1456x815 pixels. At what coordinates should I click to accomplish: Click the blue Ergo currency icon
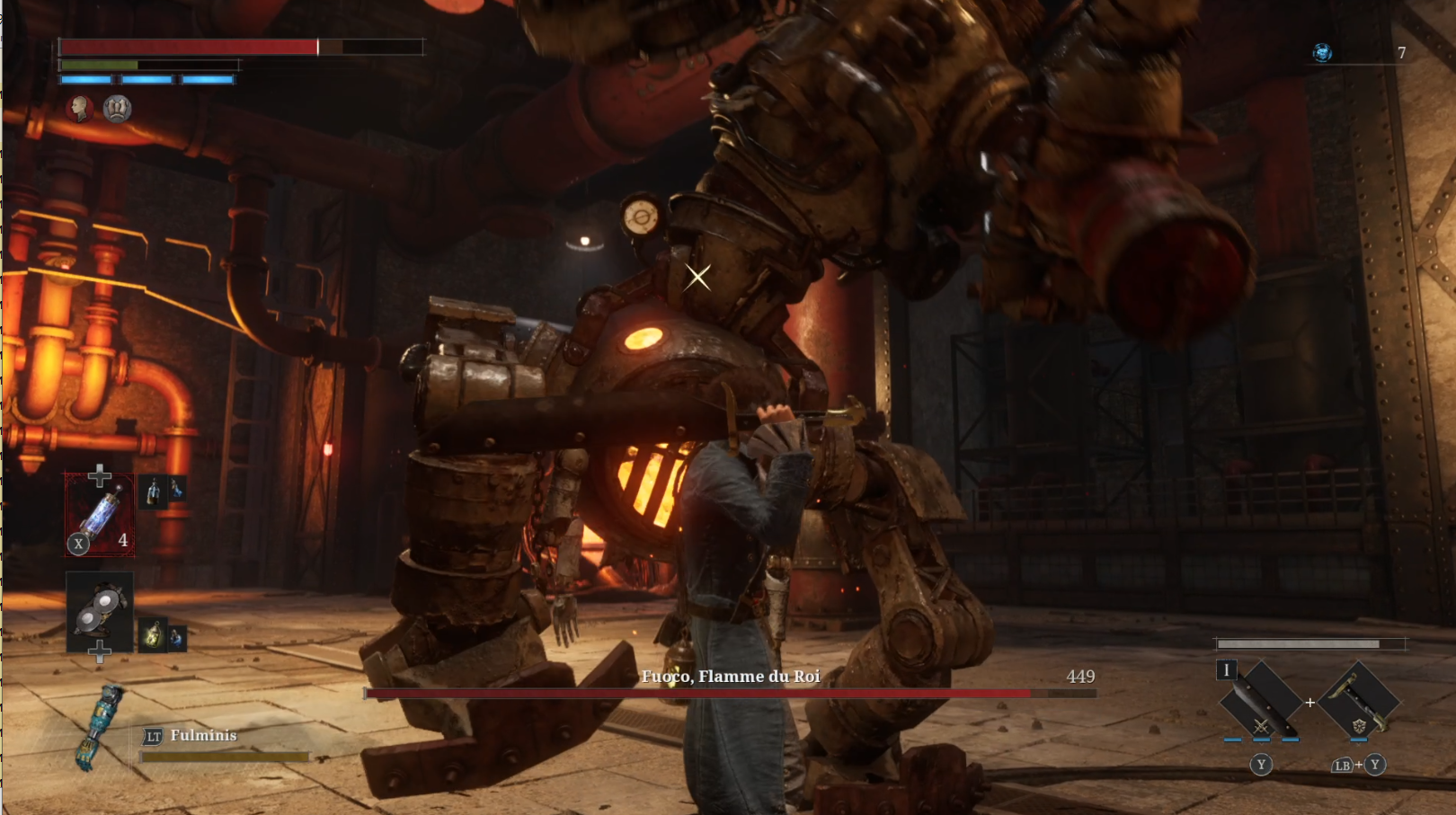coord(1322,53)
